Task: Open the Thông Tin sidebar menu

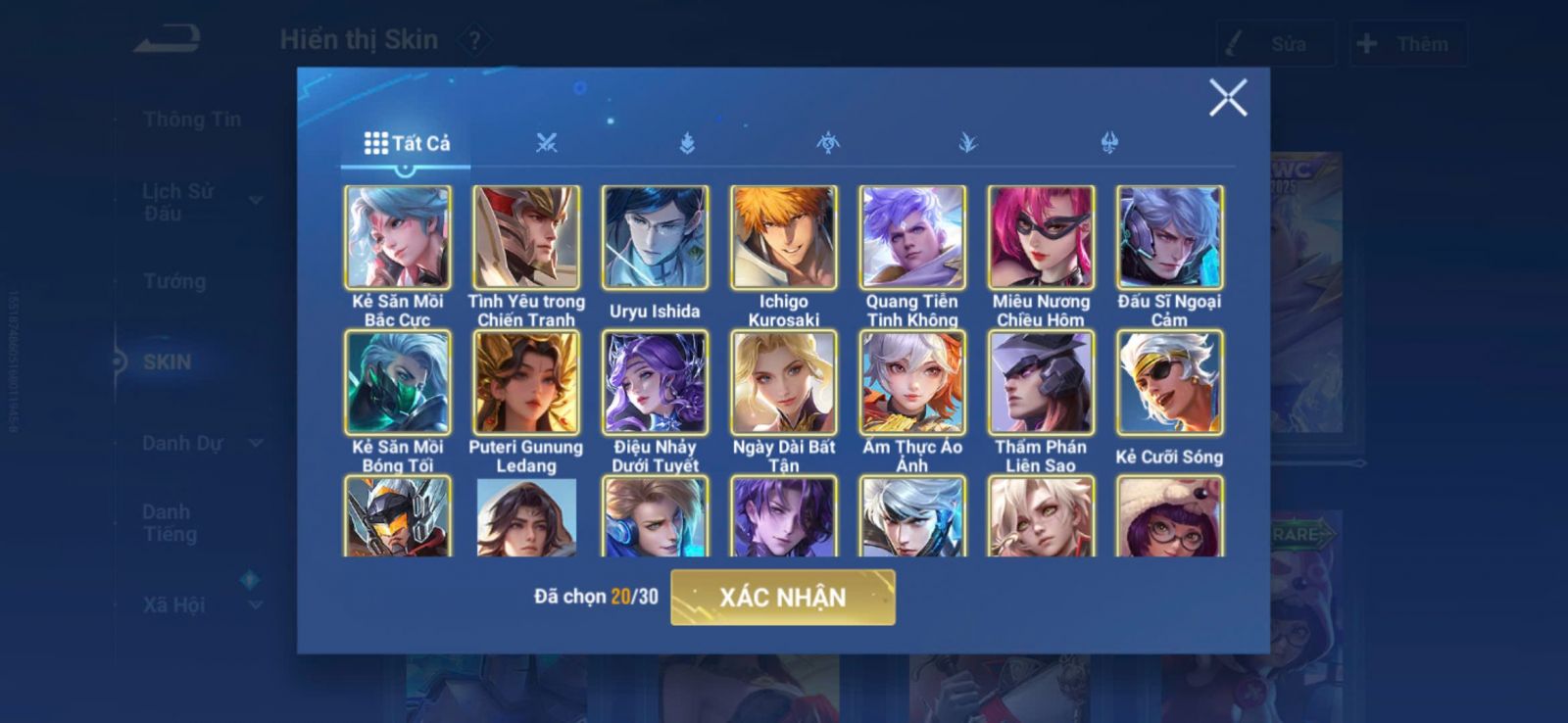Action: pos(191,120)
